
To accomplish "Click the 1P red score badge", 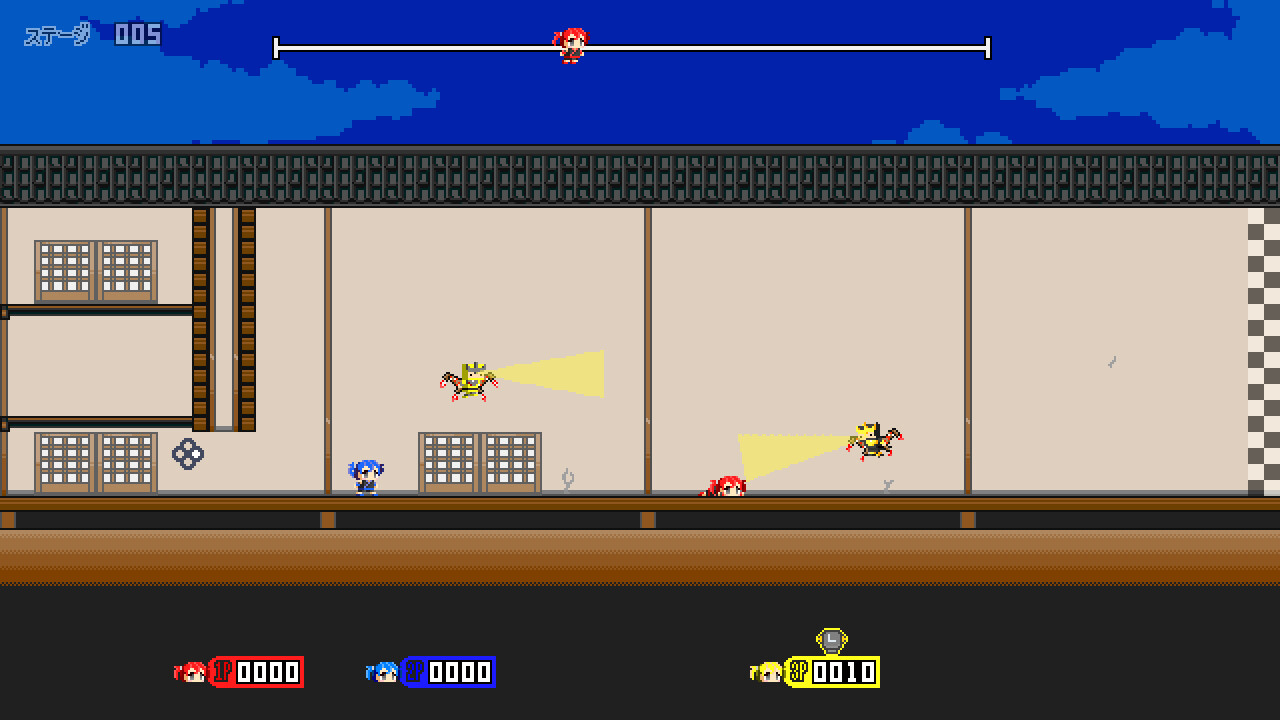I will click(258, 671).
